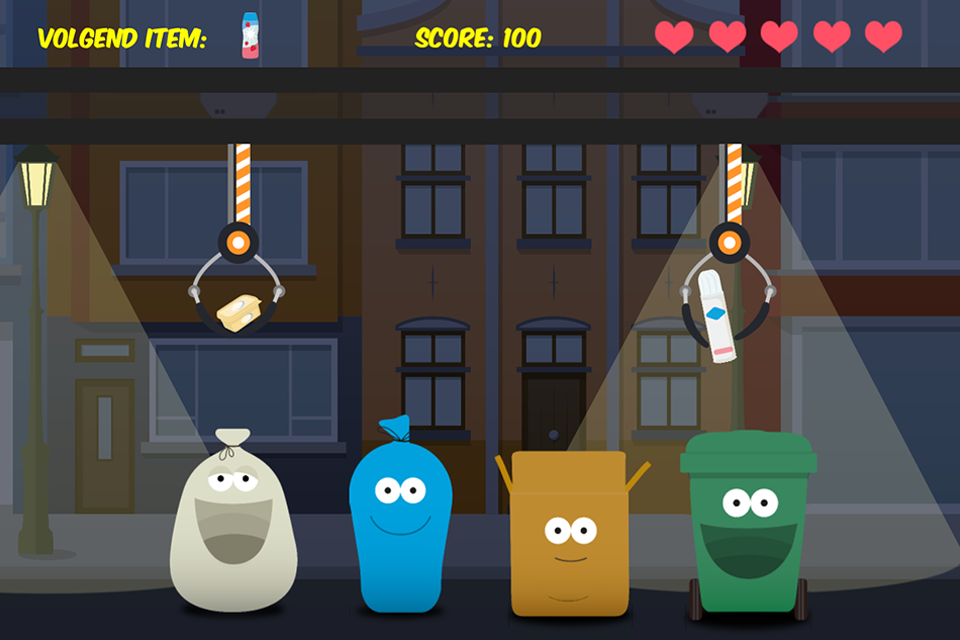Click the butter tub held by the claw
This screenshot has height=640, width=960.
[x=241, y=311]
